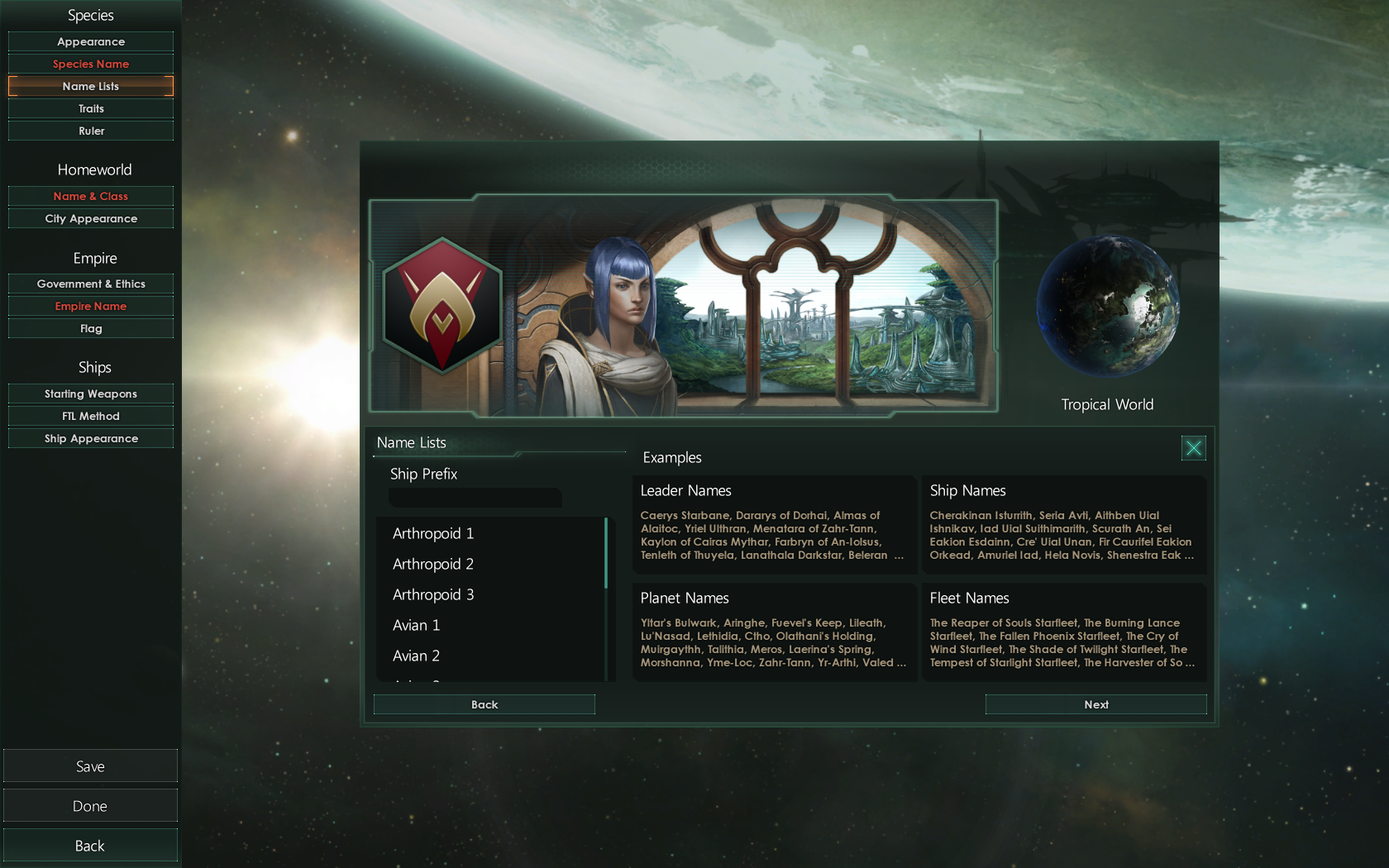Open the Traits editor
This screenshot has height=868, width=1389.
90,108
